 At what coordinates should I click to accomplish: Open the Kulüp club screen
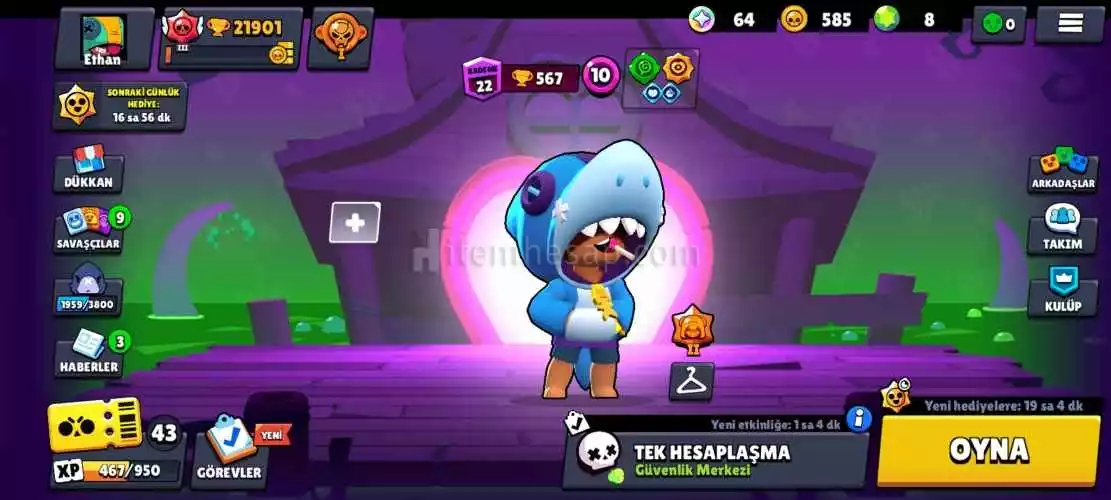(x=1062, y=291)
